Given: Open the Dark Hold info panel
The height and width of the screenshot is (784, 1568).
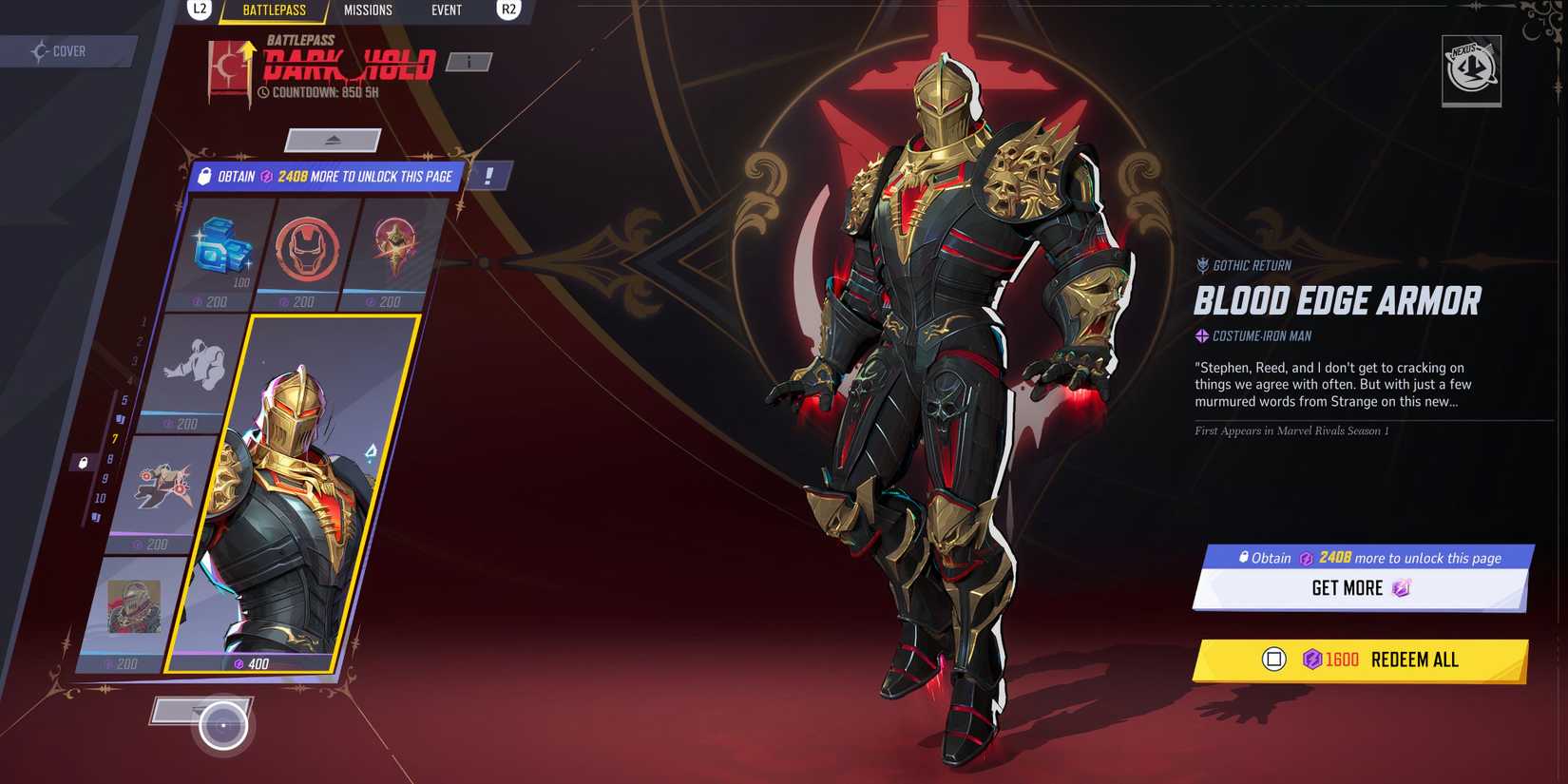Looking at the screenshot, I should point(468,61).
